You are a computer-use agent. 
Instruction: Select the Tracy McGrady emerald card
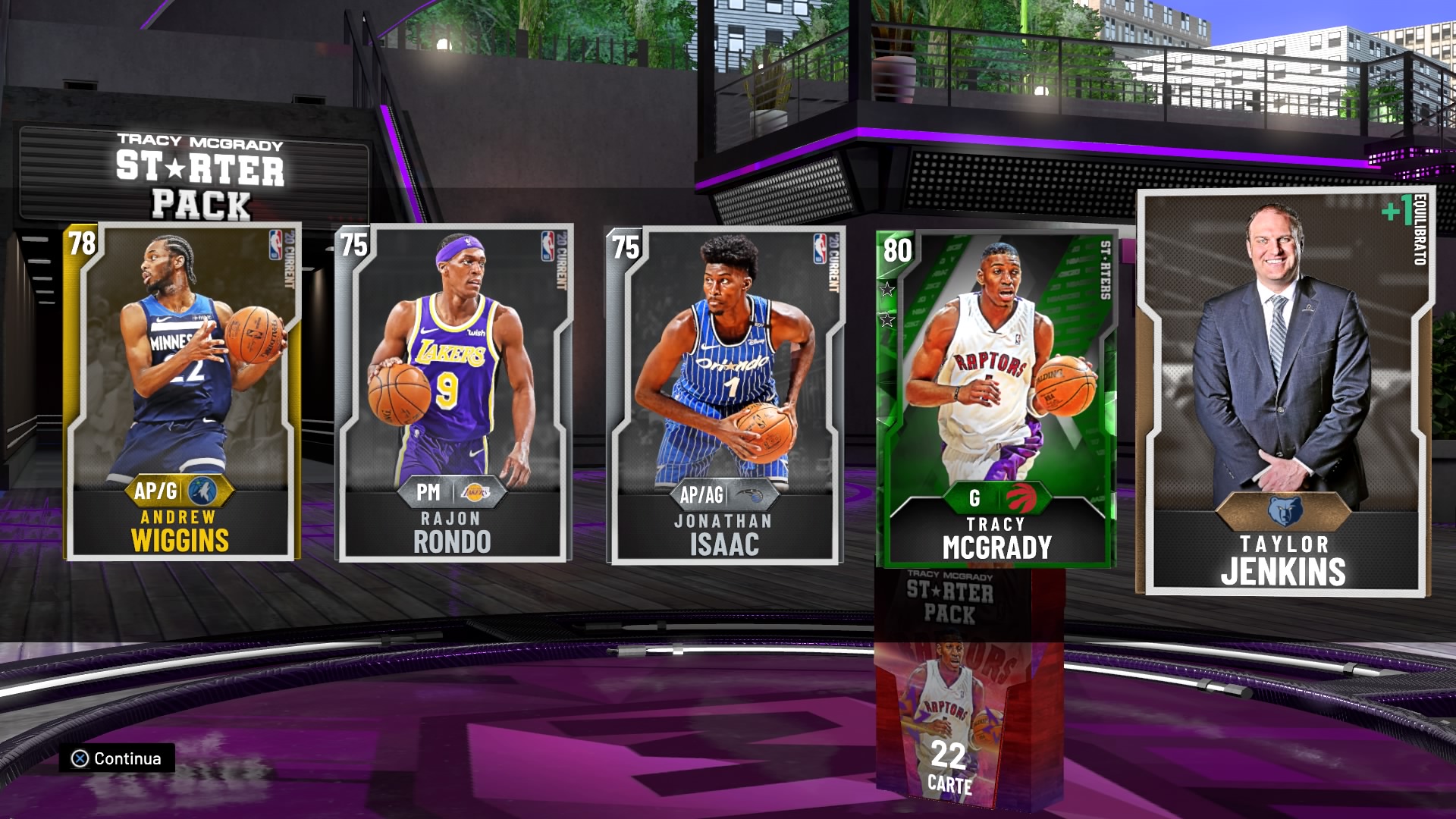[996, 399]
